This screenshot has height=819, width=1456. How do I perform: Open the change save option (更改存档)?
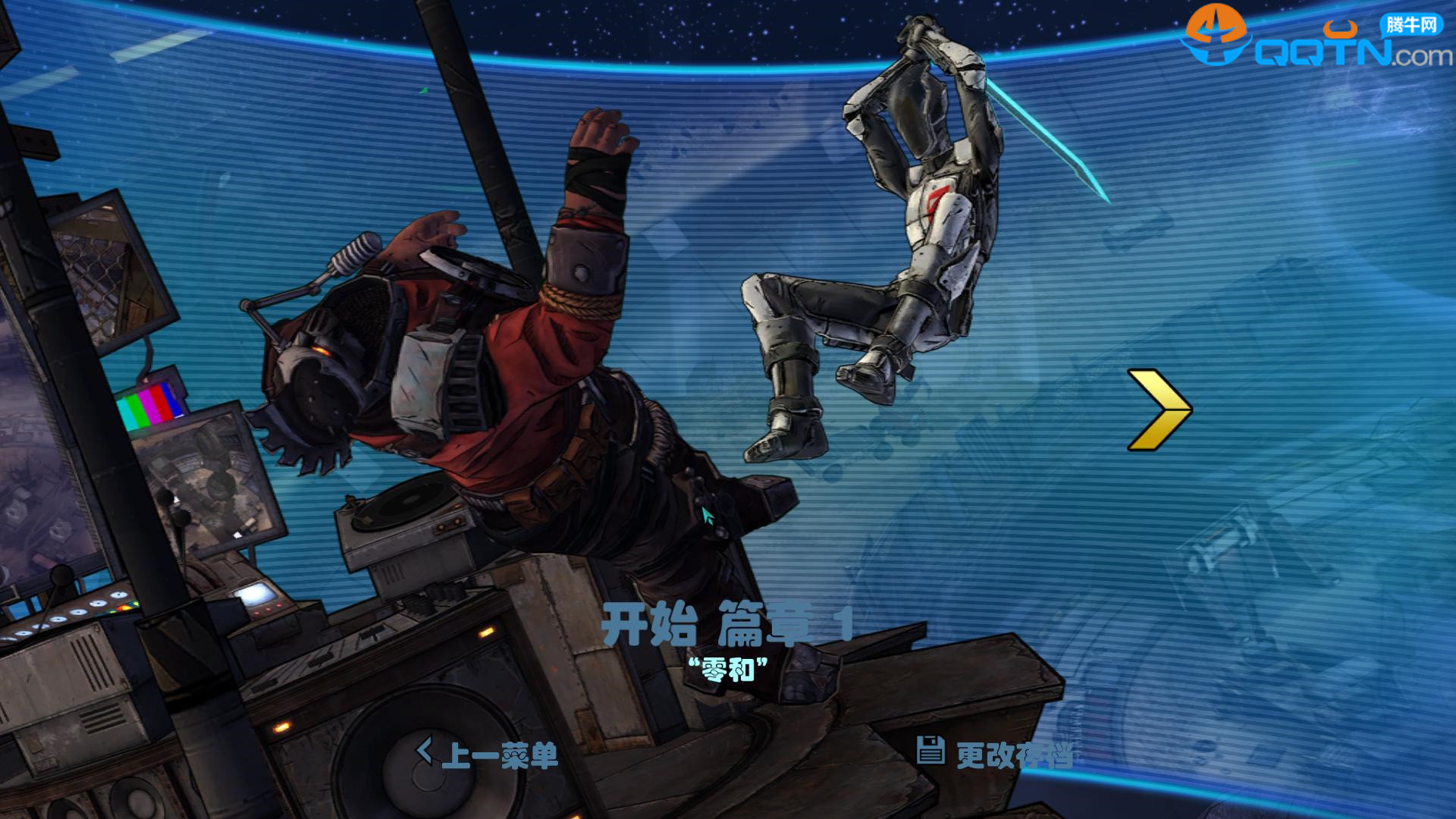tap(995, 754)
